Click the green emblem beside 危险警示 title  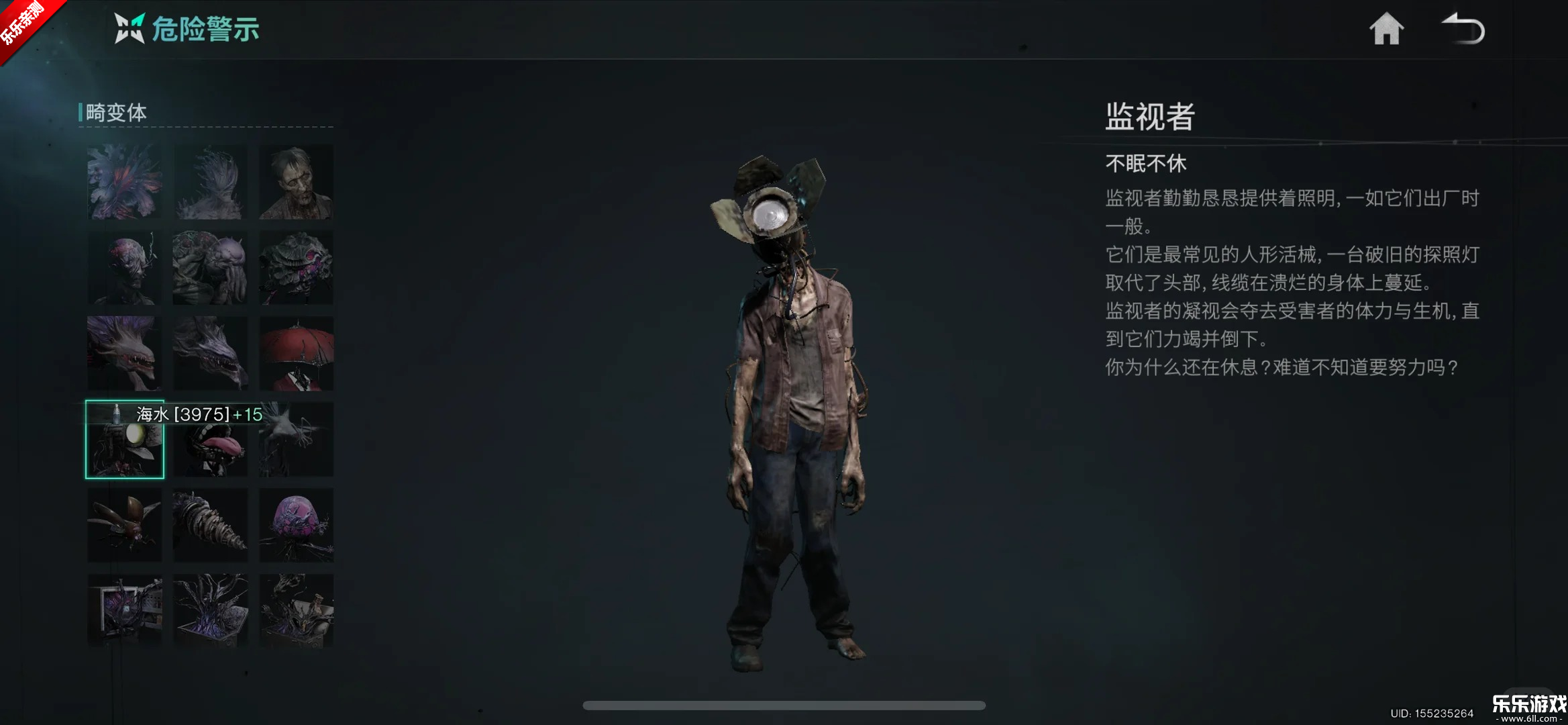[129, 28]
